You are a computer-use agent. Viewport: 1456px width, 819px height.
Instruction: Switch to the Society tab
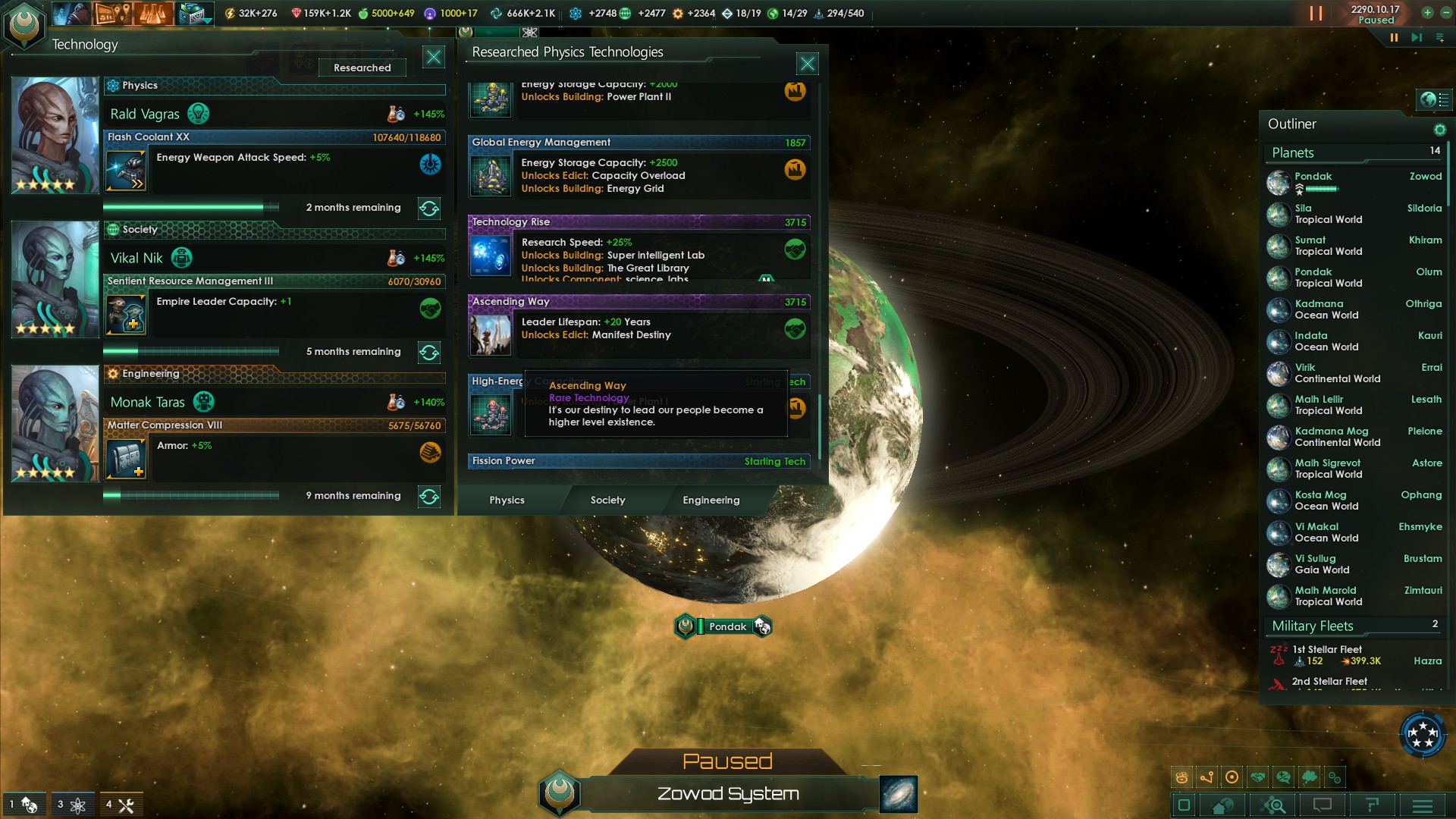[x=607, y=500]
